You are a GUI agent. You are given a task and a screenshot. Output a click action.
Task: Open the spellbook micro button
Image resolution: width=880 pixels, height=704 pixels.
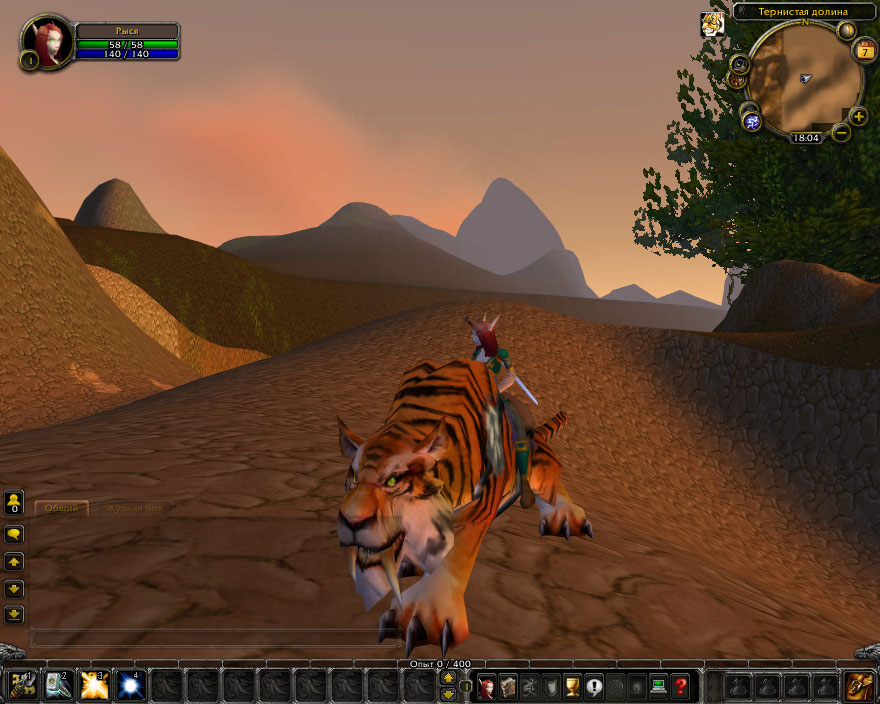coord(508,687)
